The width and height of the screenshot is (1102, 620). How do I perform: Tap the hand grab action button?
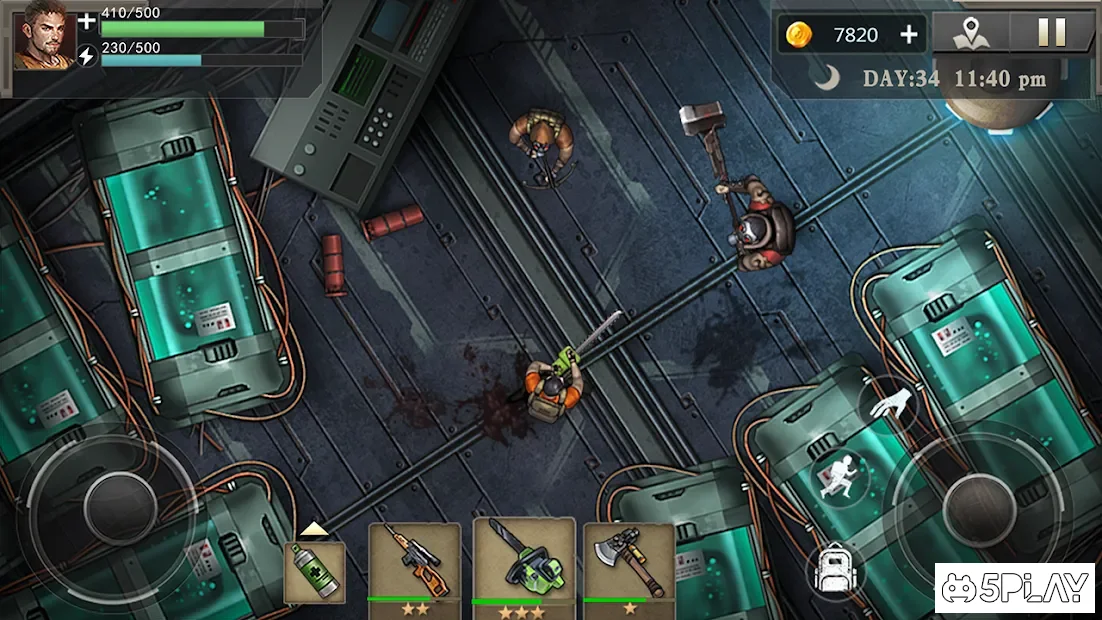(887, 404)
